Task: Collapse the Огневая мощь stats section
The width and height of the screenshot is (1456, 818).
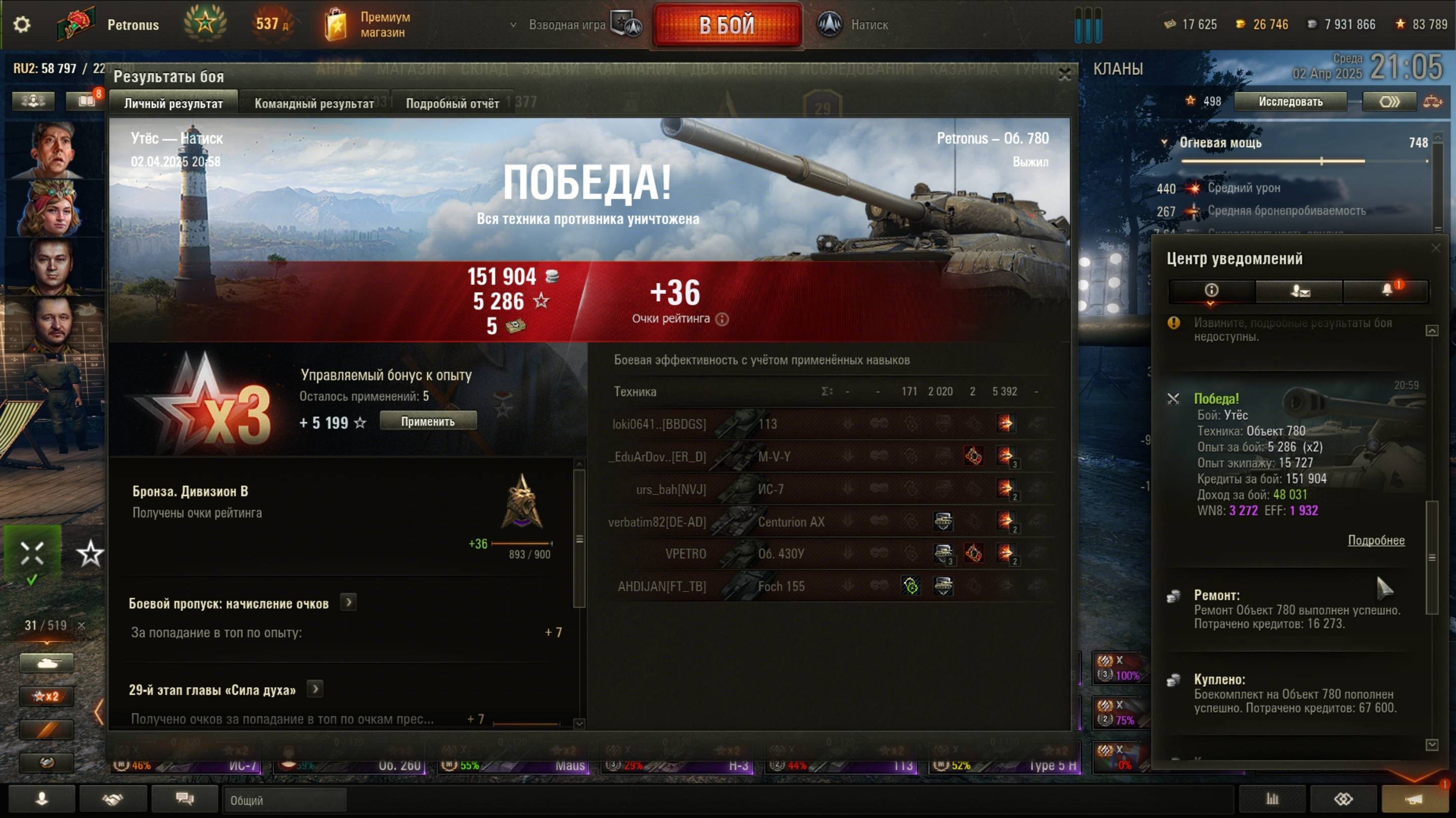Action: click(1164, 143)
